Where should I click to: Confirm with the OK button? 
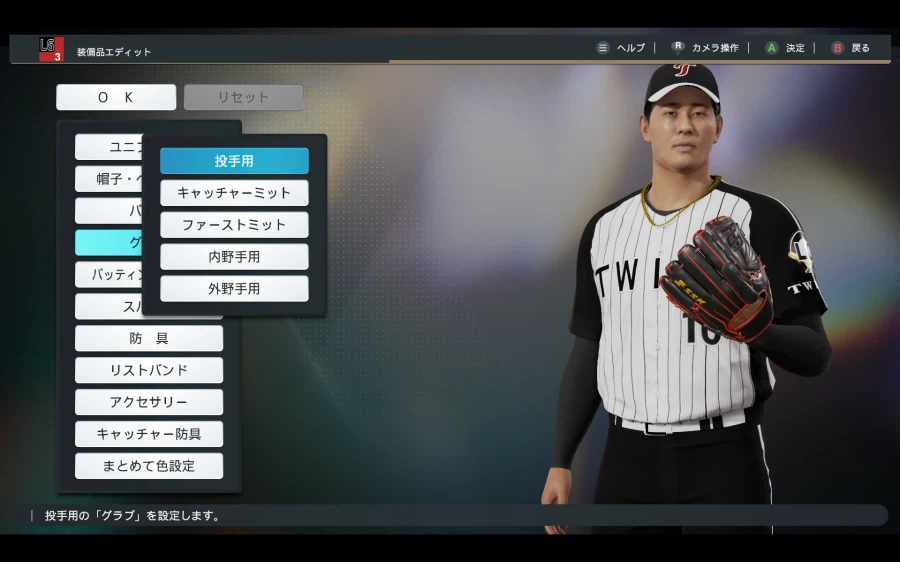point(116,97)
